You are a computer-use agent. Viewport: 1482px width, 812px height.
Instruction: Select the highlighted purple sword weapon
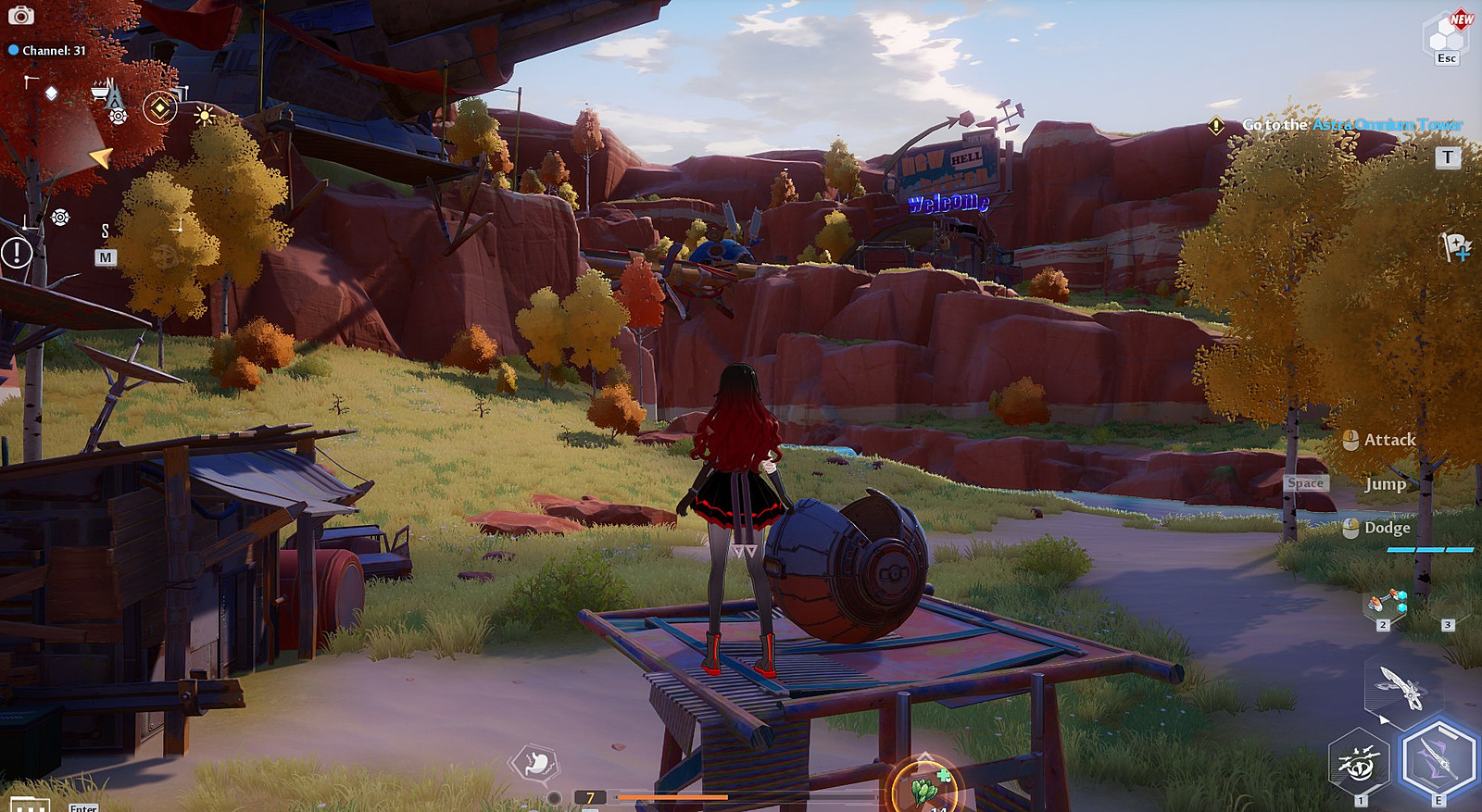click(x=1438, y=760)
